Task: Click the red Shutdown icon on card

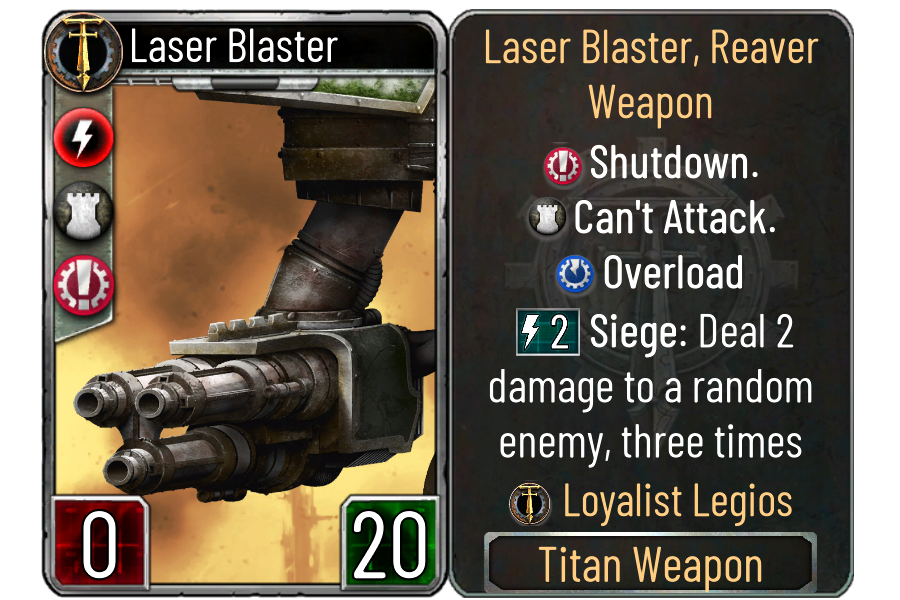Action: pos(84,285)
